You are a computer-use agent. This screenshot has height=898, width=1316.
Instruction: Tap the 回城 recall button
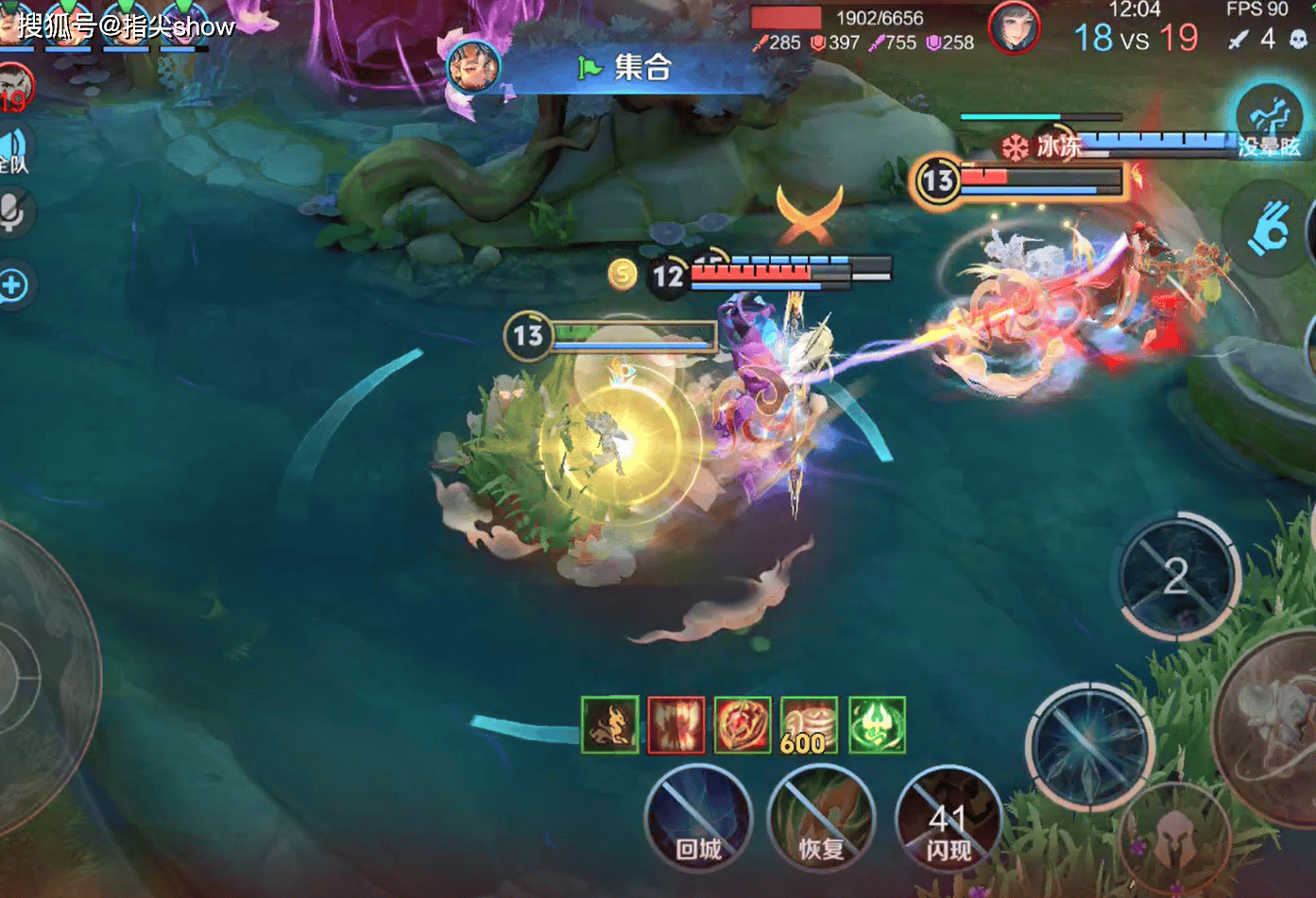tap(698, 817)
